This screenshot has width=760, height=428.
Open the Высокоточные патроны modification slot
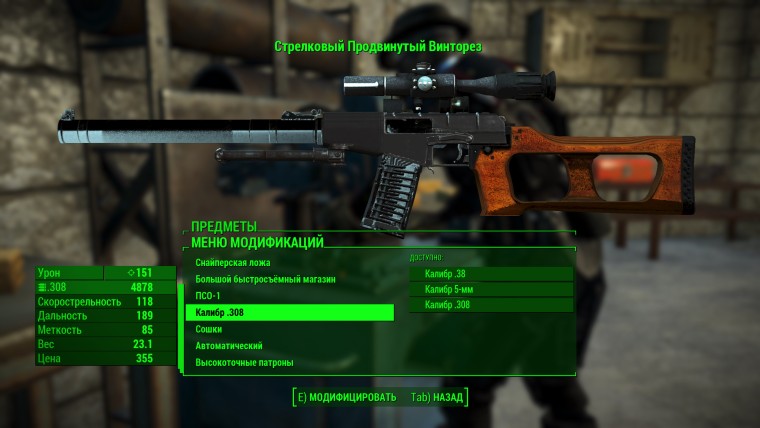[243, 362]
